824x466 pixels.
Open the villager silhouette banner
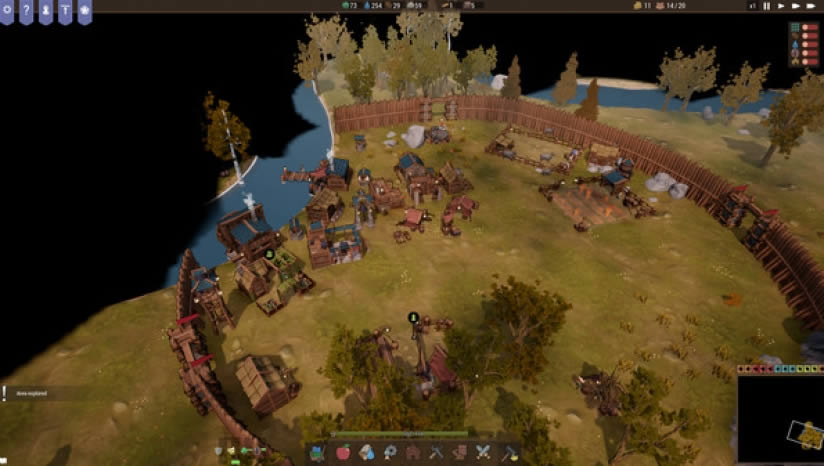click(45, 11)
